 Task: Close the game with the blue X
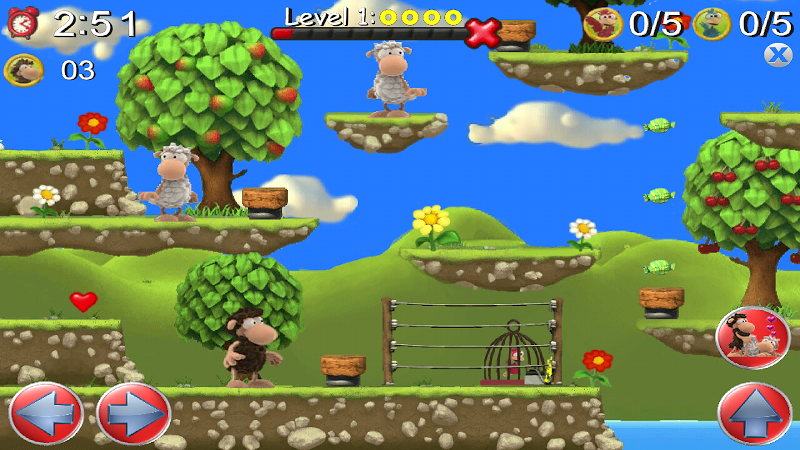click(x=778, y=55)
